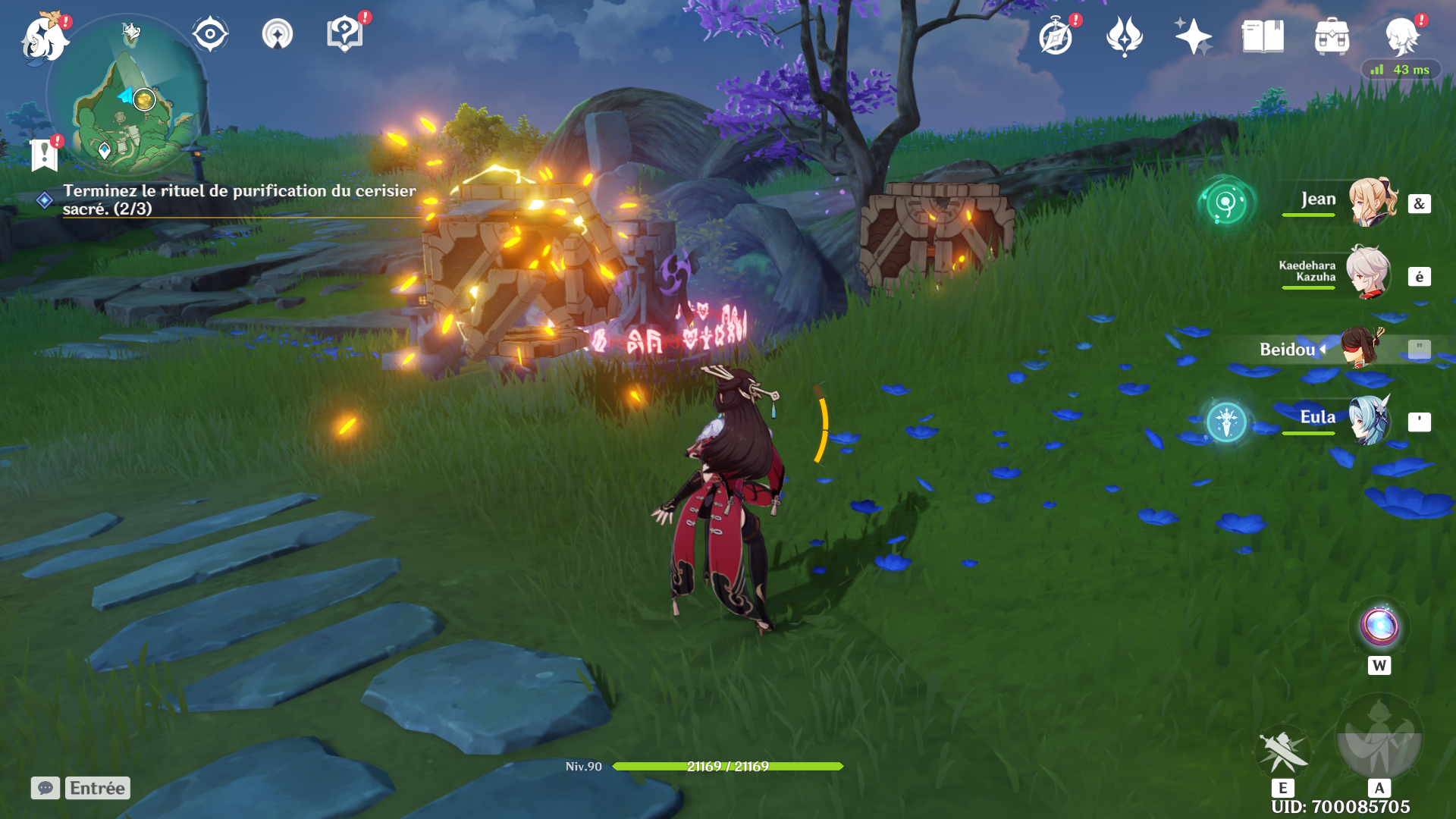Click the purification ritual quest tracker
Screen dimensions: 1456x819
[239, 199]
